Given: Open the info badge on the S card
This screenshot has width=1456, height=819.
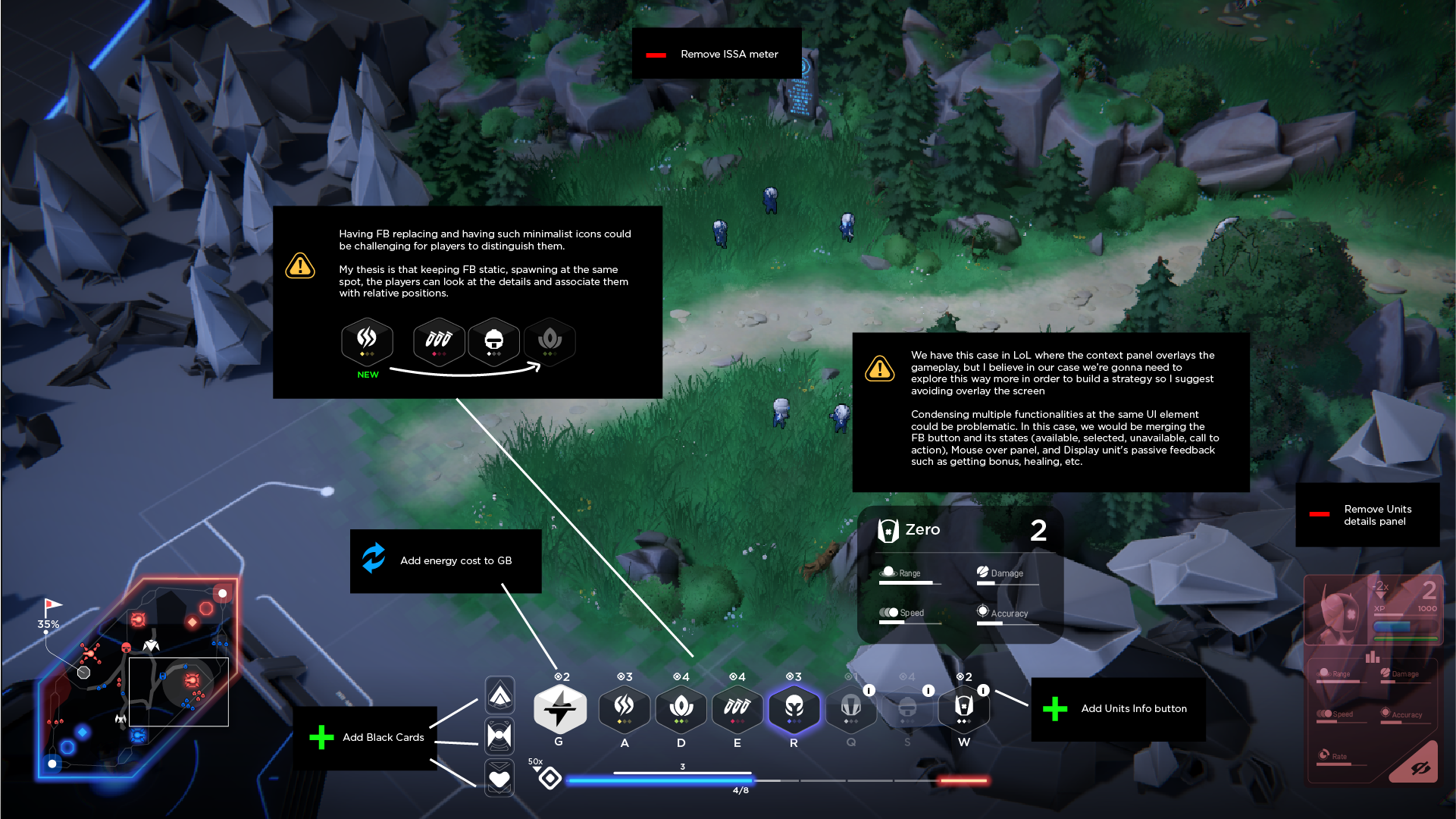Looking at the screenshot, I should point(928,690).
